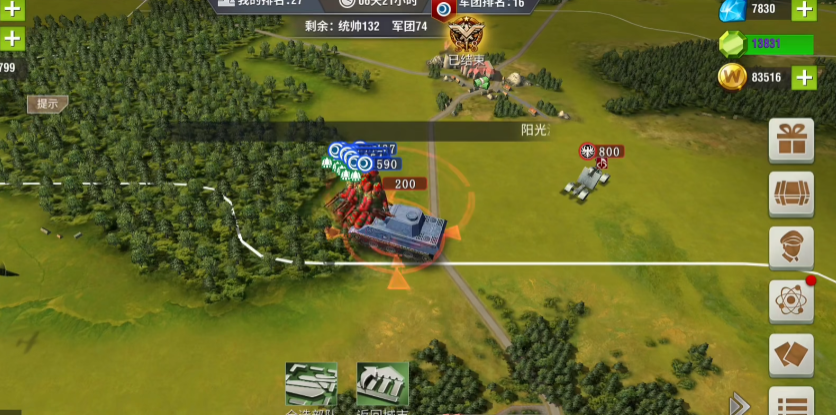Return to city via 返回城市 button
Viewport: 836px width, 415px height.
[382, 386]
